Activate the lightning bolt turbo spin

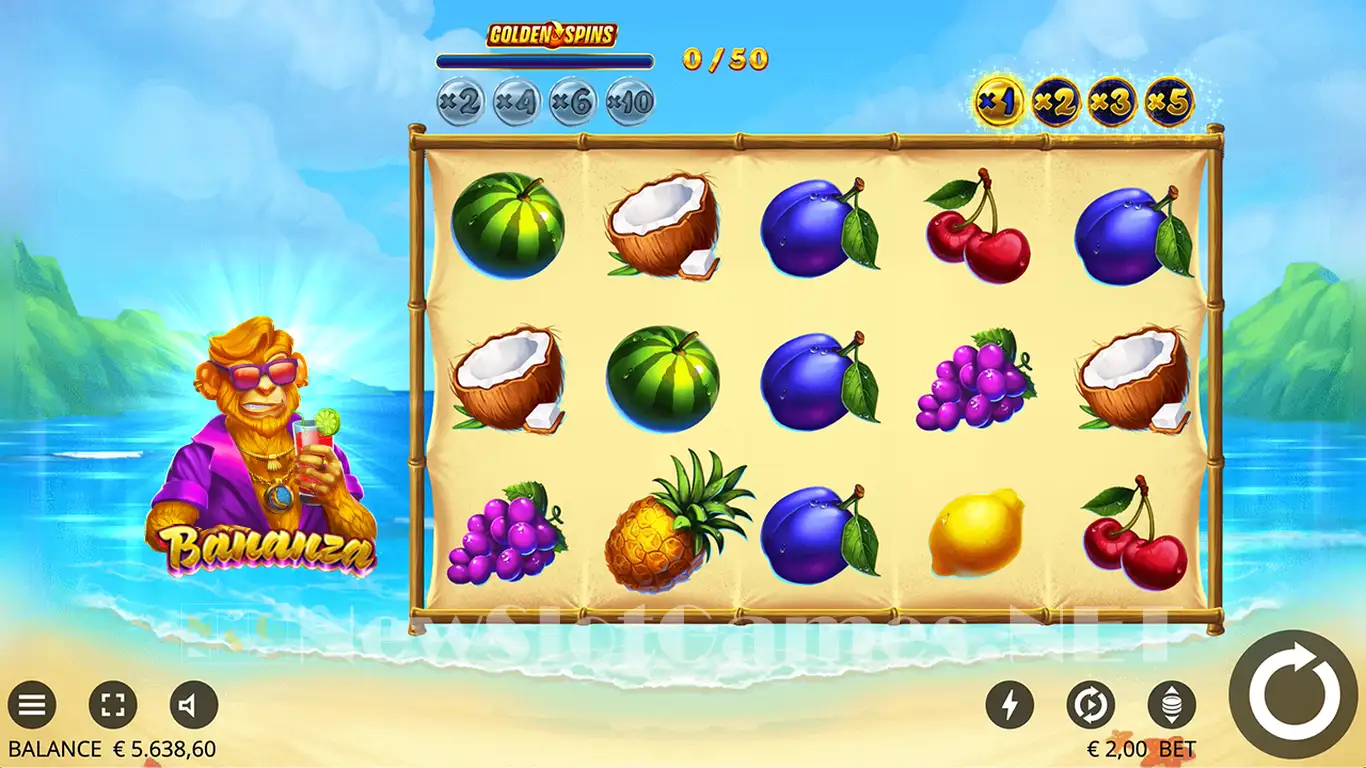(1009, 706)
